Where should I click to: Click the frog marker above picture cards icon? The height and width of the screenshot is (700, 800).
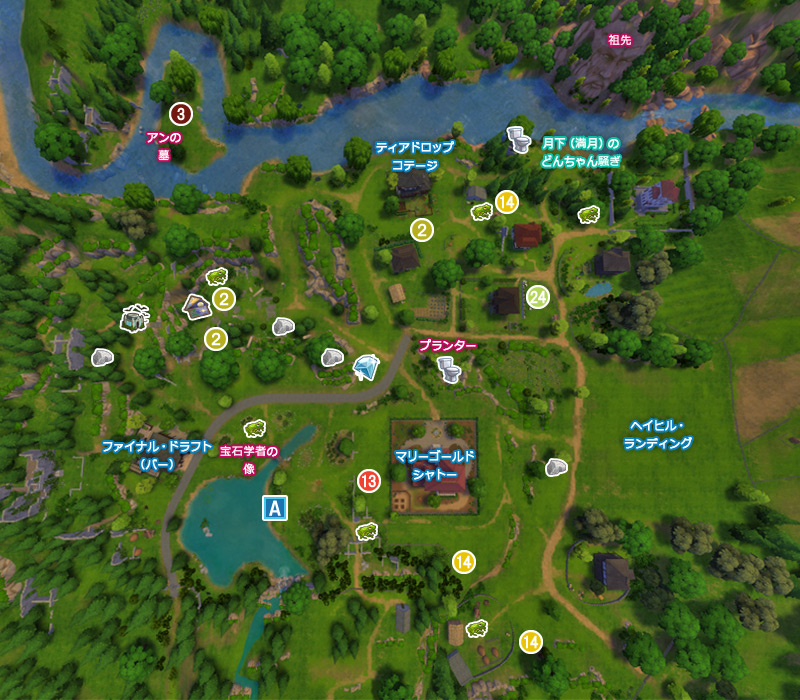coord(217,276)
